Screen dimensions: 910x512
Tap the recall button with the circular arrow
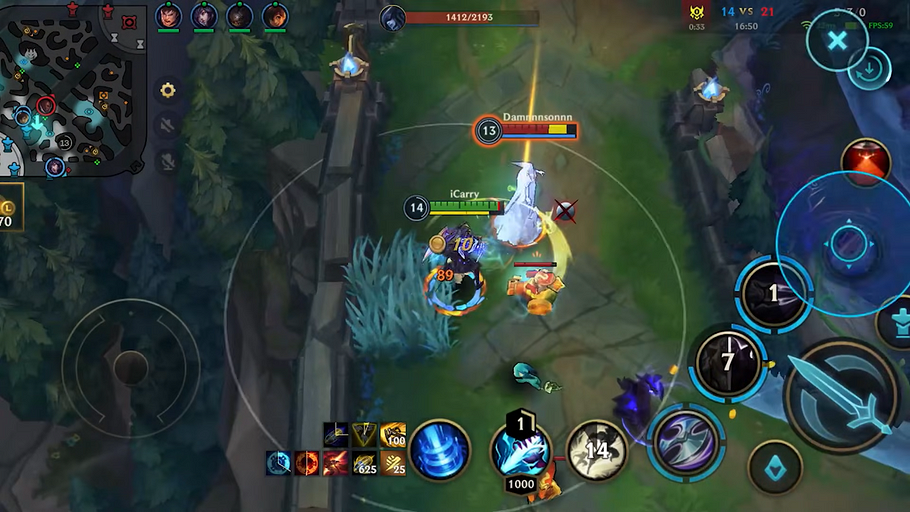click(868, 70)
